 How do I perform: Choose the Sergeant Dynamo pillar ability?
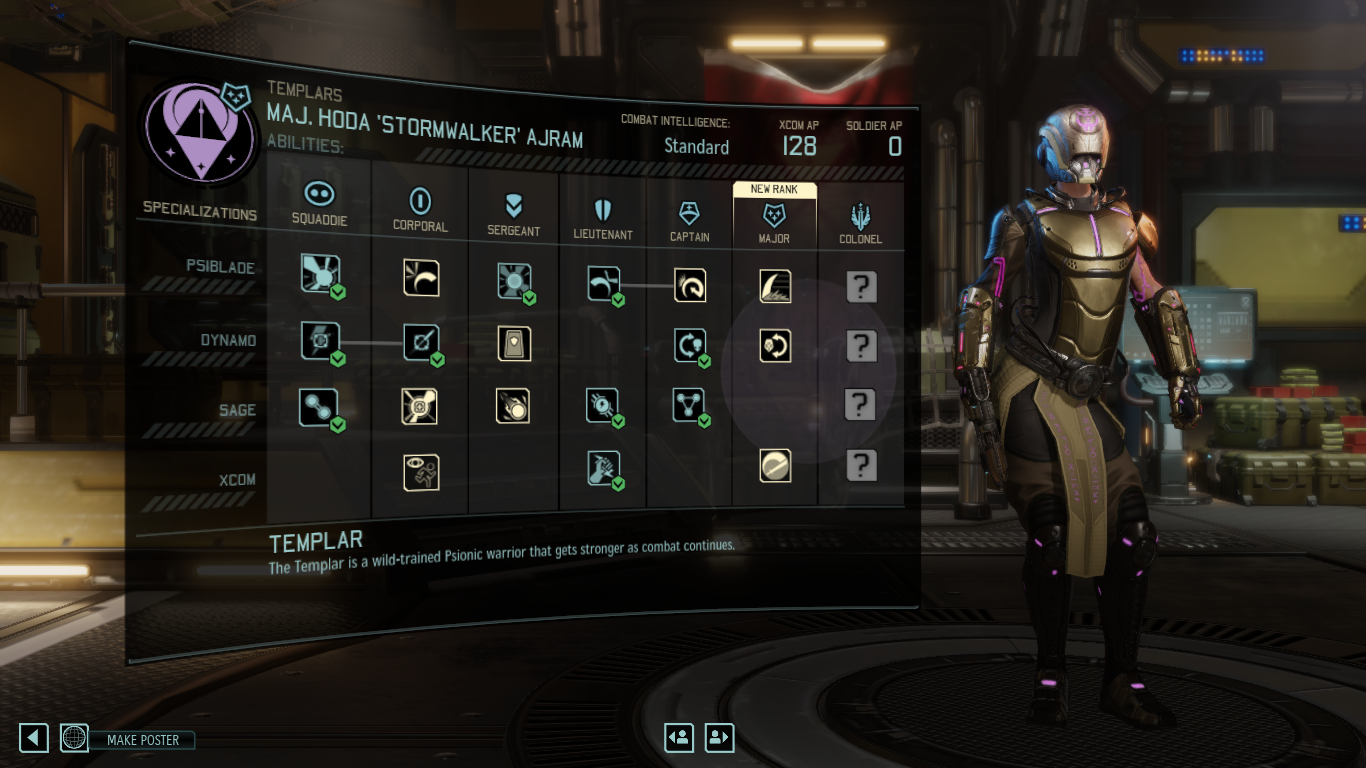pyautogui.click(x=514, y=344)
